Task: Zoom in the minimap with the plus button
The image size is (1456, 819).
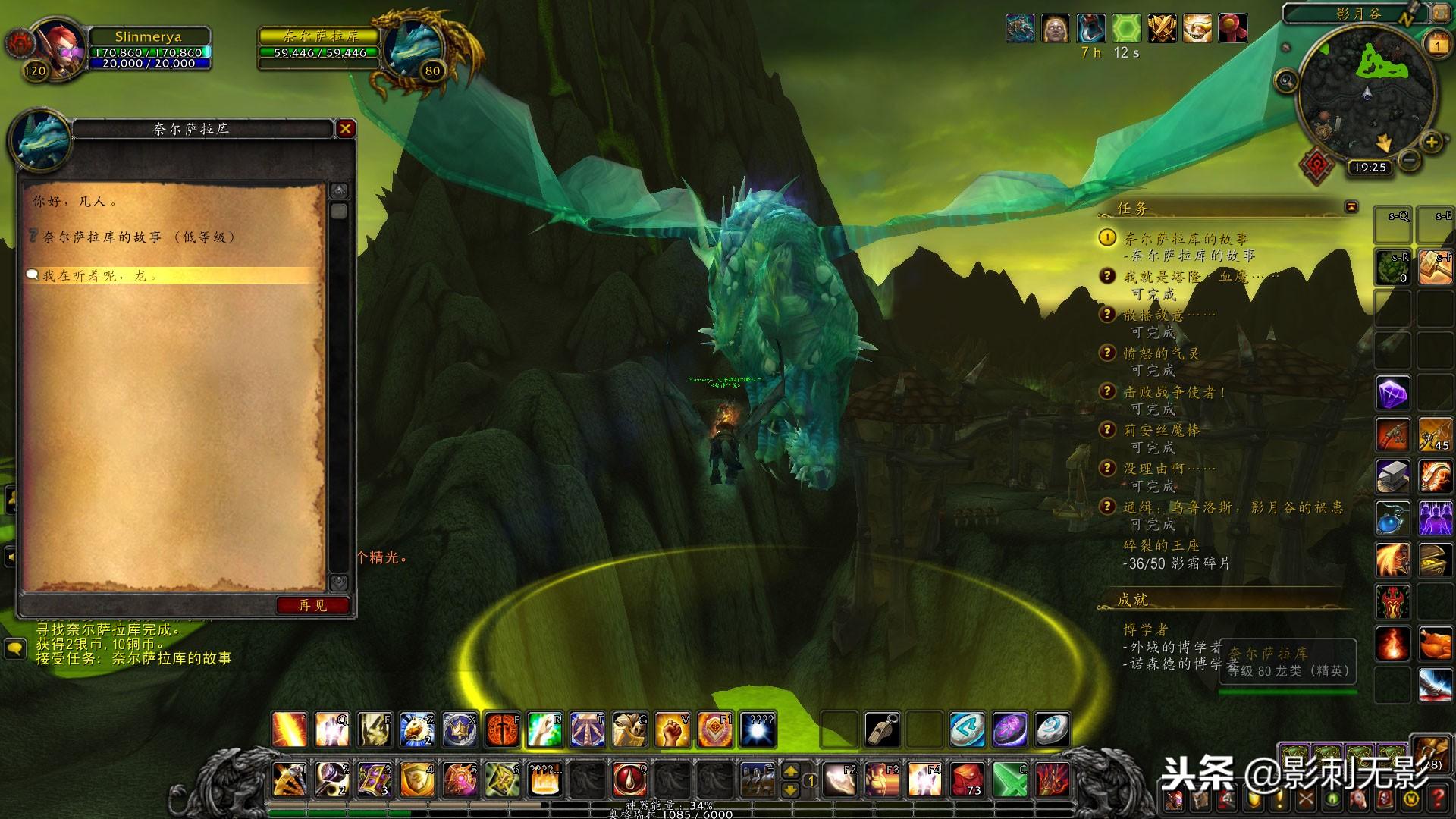Action: click(x=1432, y=142)
